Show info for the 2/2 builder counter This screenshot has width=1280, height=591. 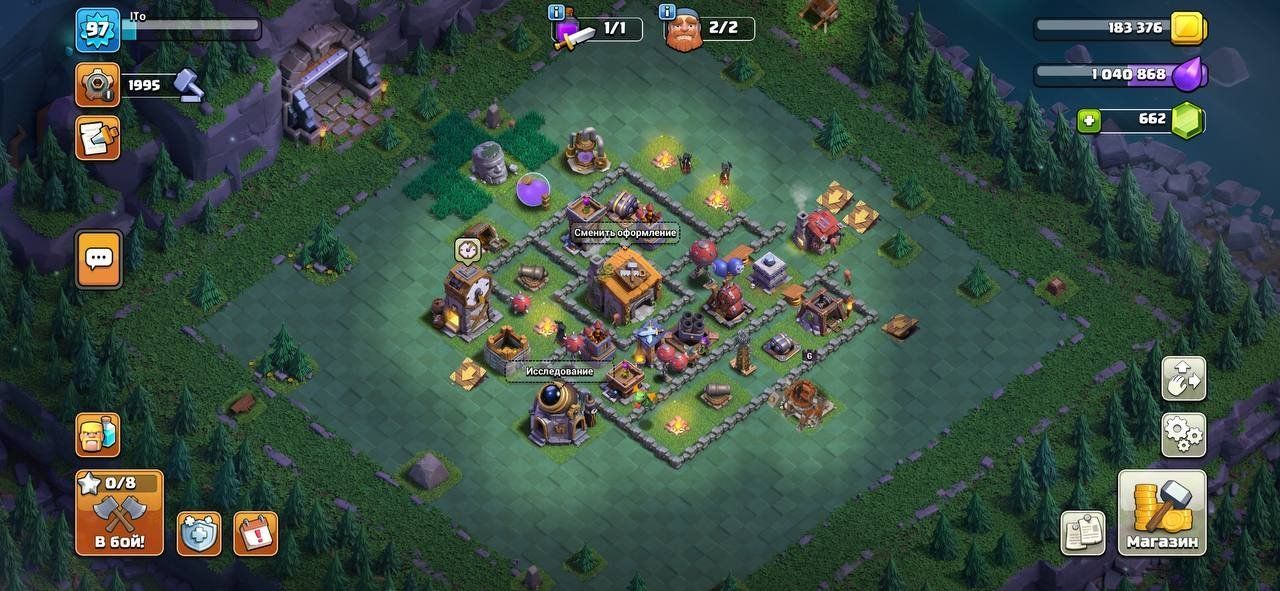click(x=667, y=12)
